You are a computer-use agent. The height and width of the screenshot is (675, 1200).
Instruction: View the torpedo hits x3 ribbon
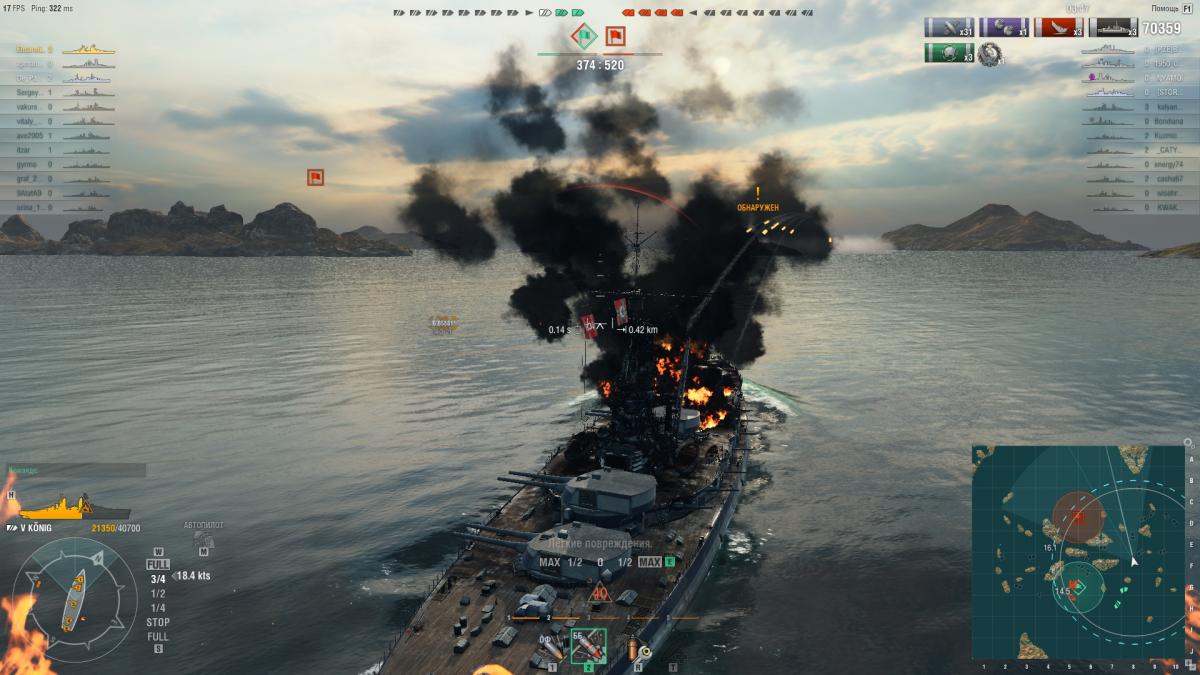[x=1058, y=27]
